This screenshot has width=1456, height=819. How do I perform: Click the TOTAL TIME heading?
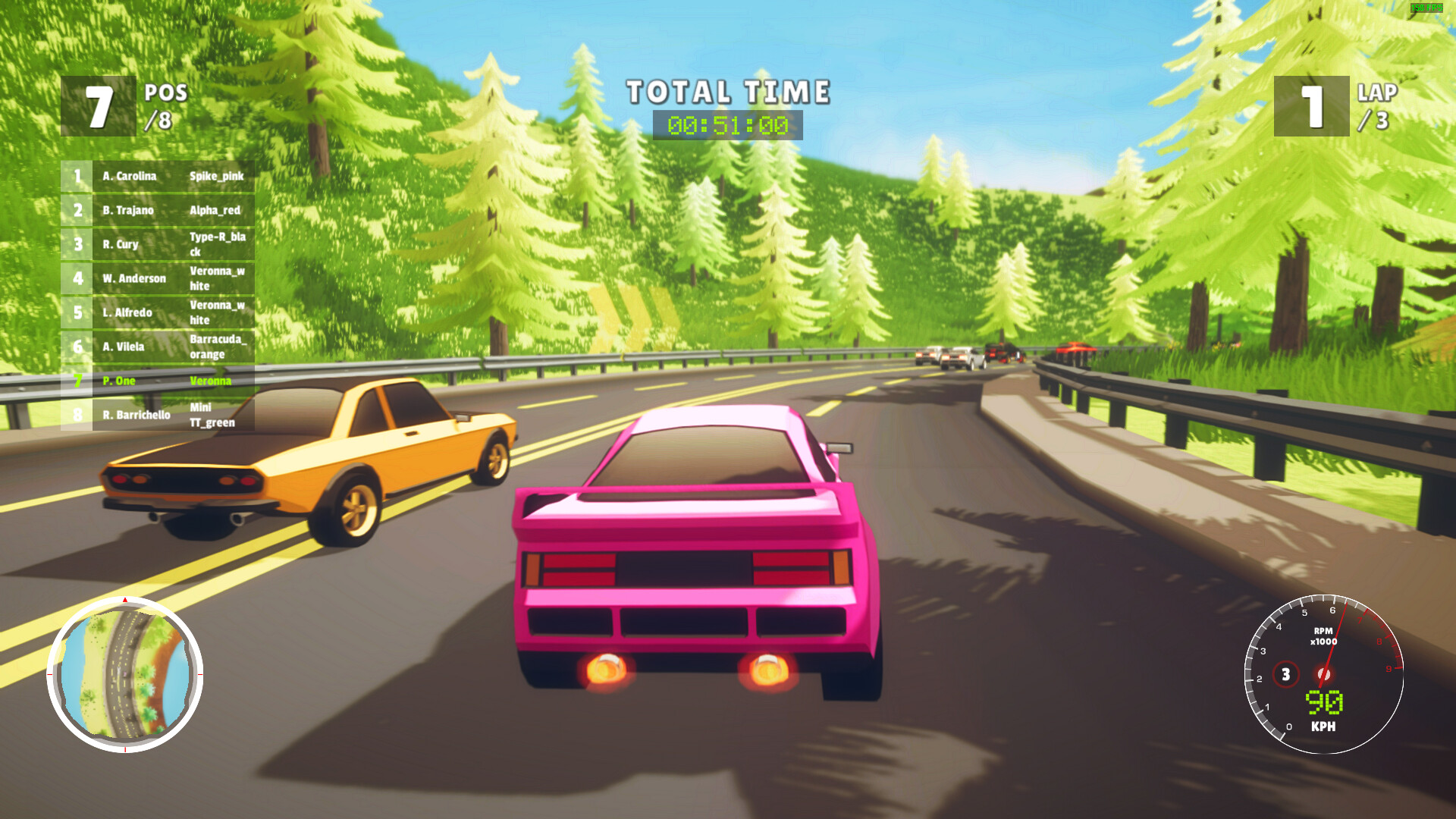pos(726,92)
